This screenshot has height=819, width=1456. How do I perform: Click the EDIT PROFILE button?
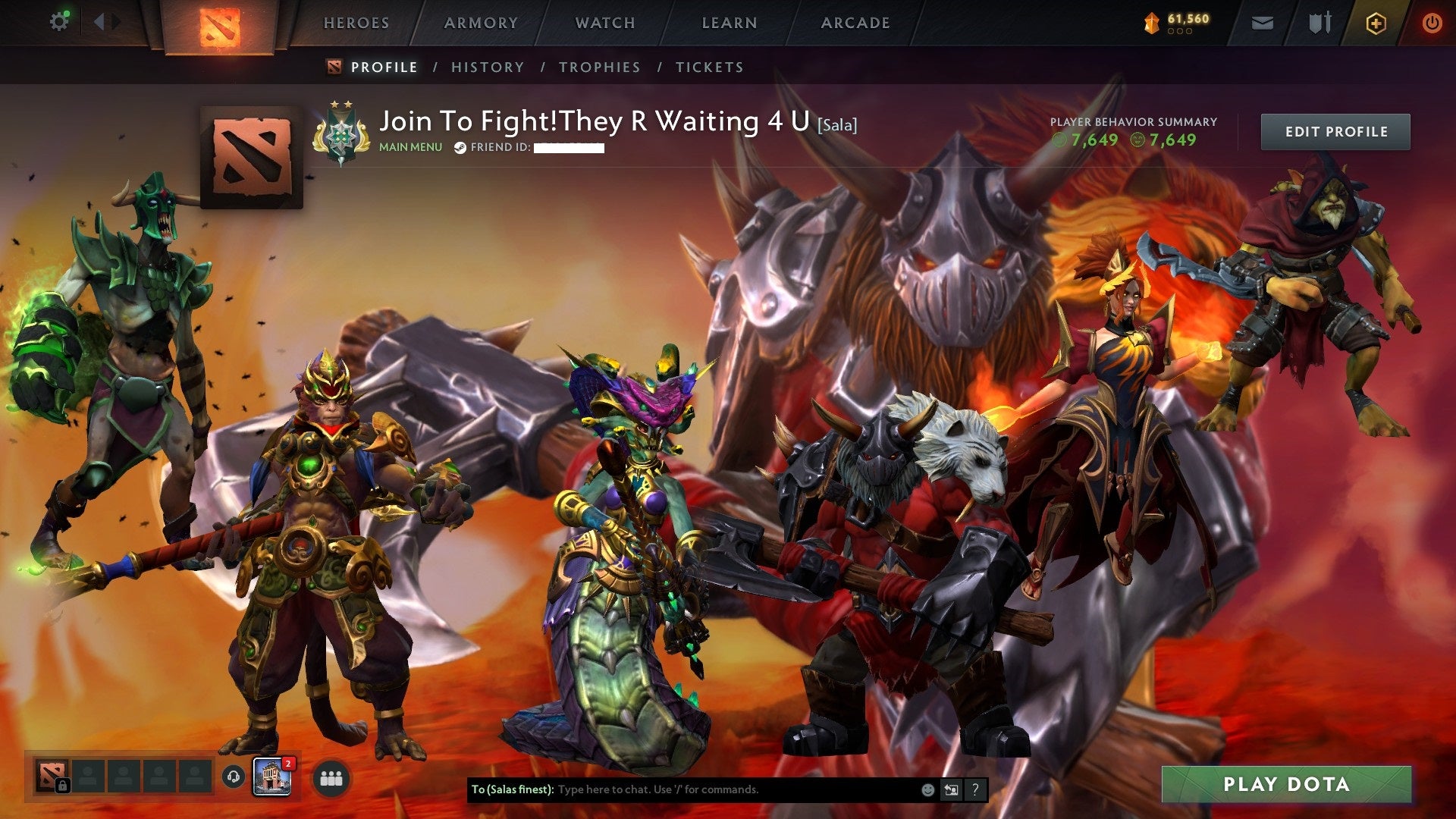pyautogui.click(x=1335, y=130)
